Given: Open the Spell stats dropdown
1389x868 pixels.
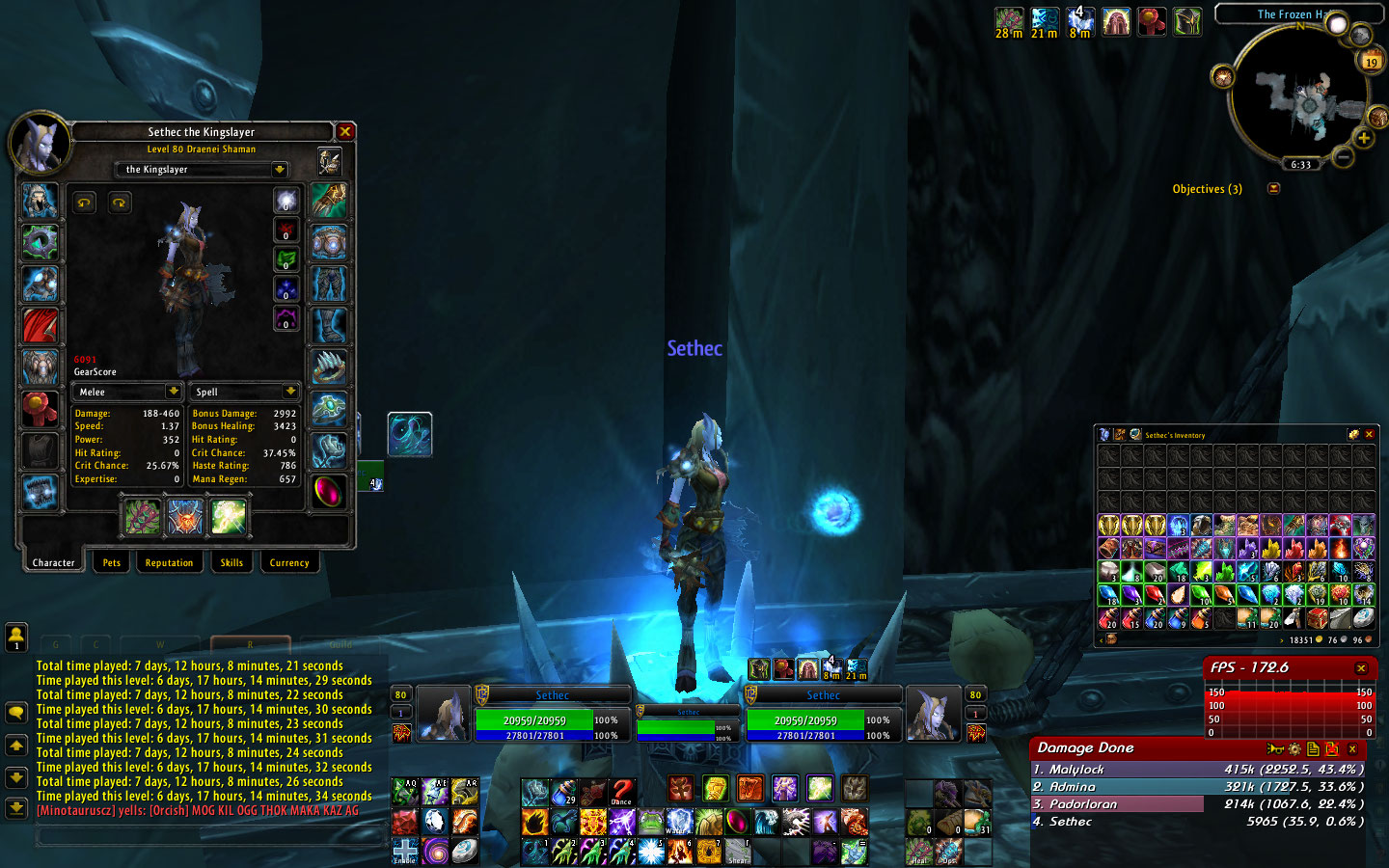Looking at the screenshot, I should [291, 392].
